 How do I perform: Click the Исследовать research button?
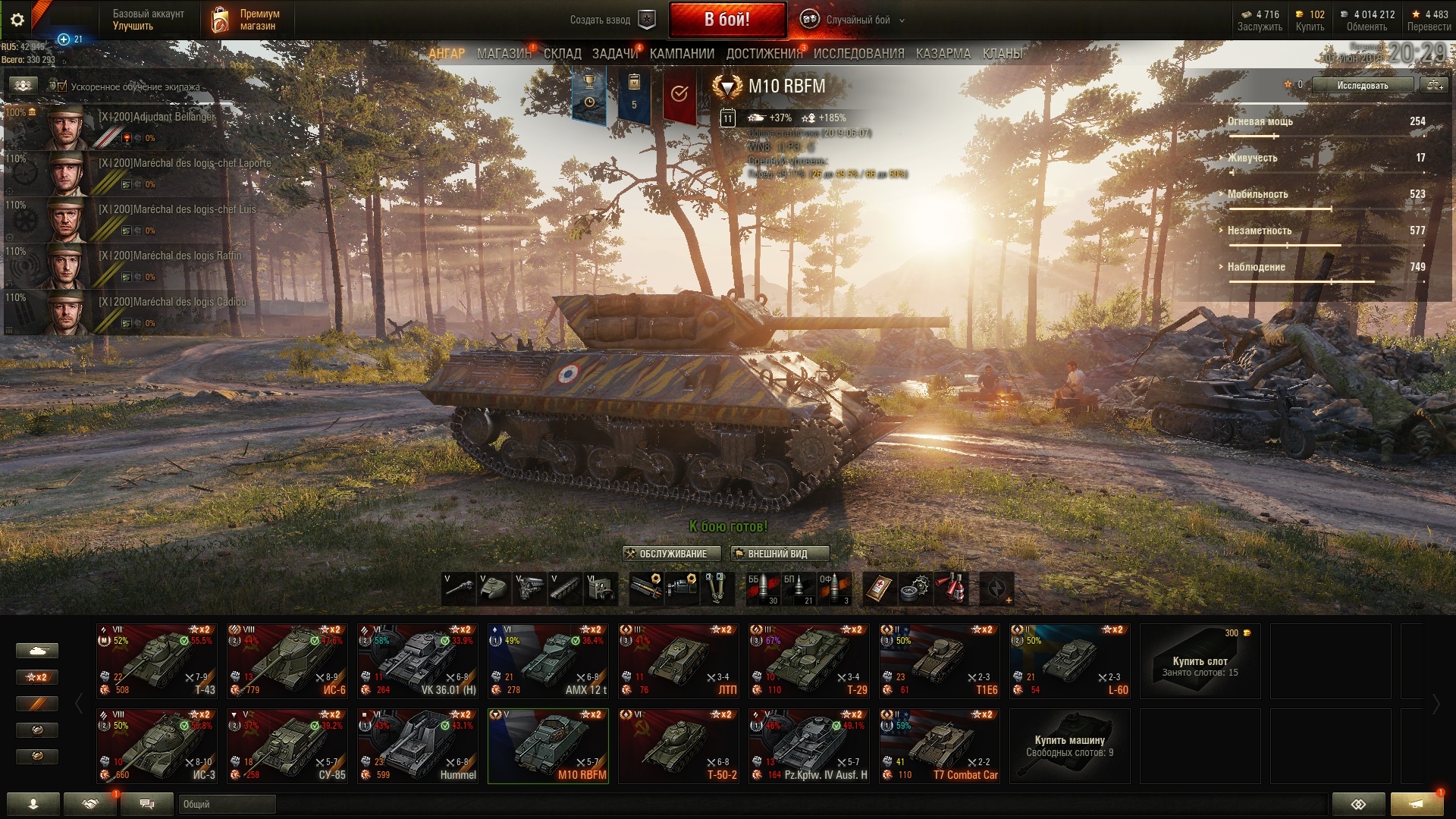[x=1362, y=86]
